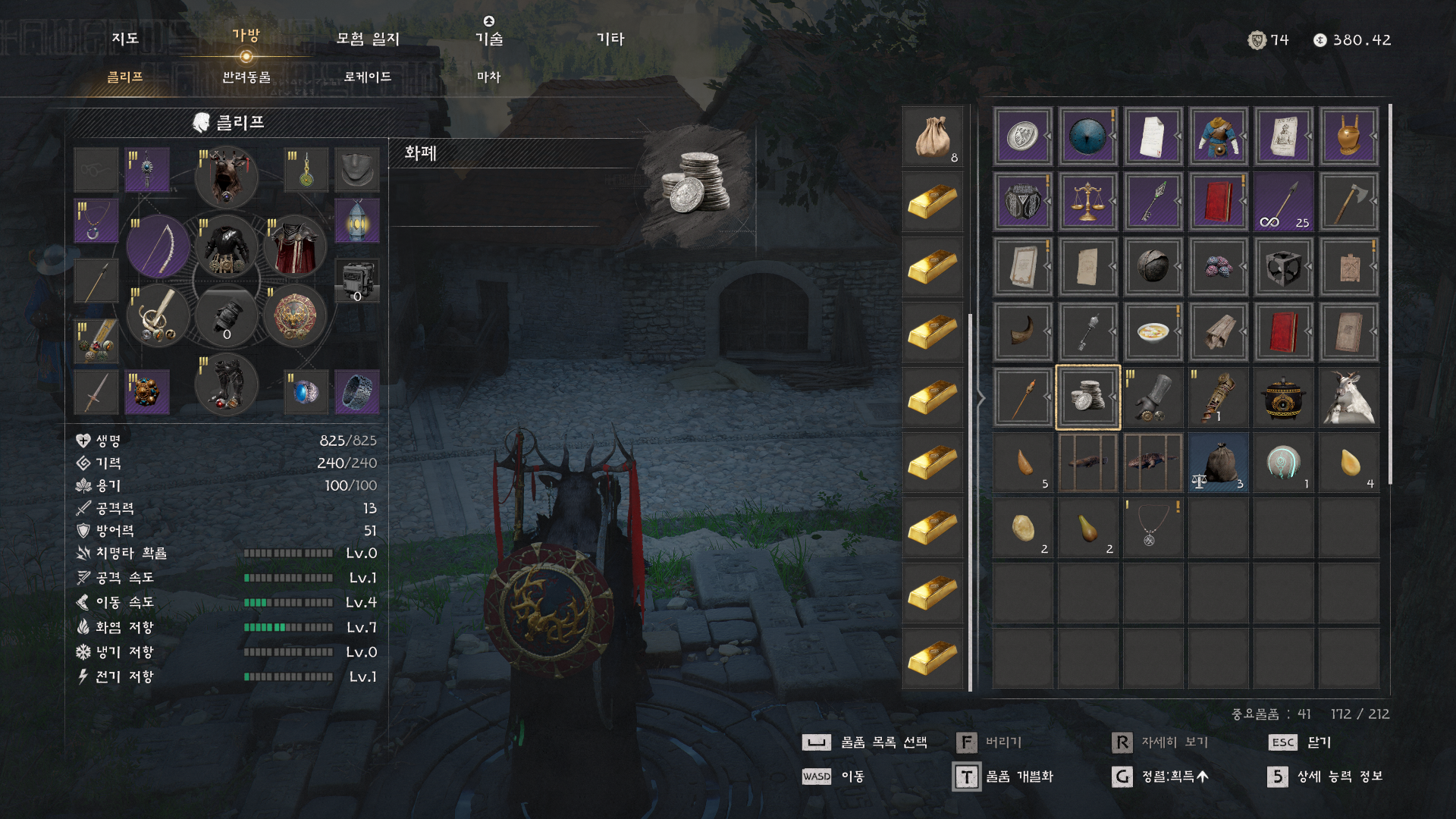1456x819 pixels.
Task: Select the arrow stack of 25
Action: [x=1283, y=202]
